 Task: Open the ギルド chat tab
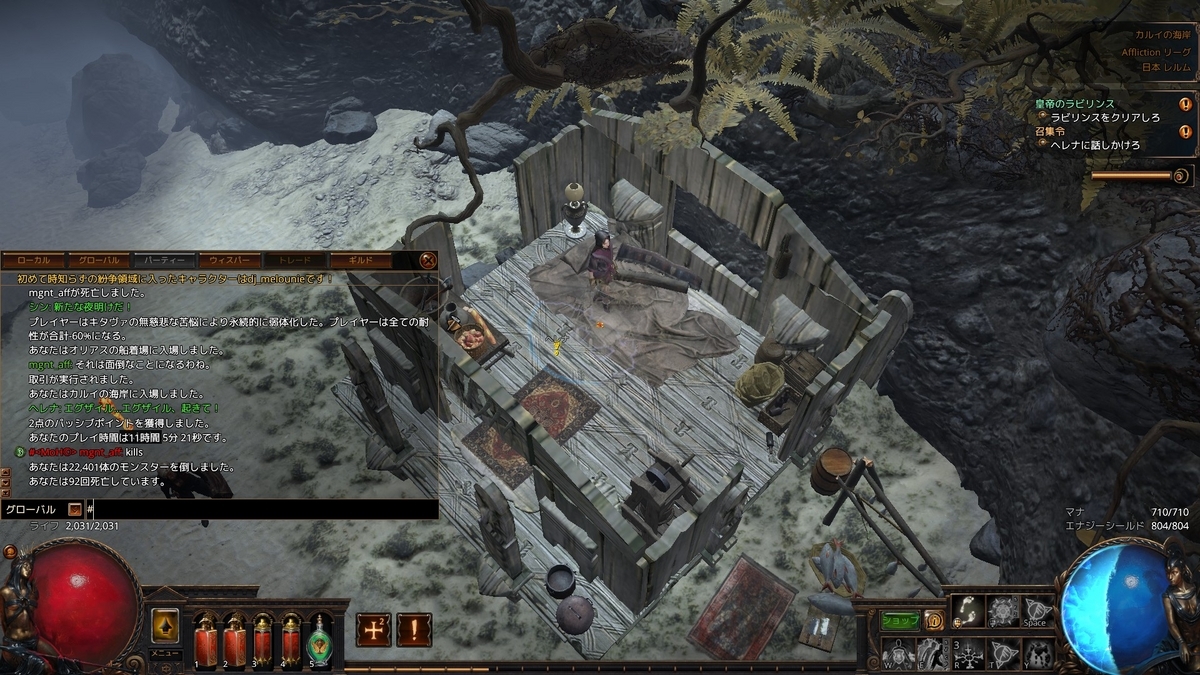(x=359, y=260)
